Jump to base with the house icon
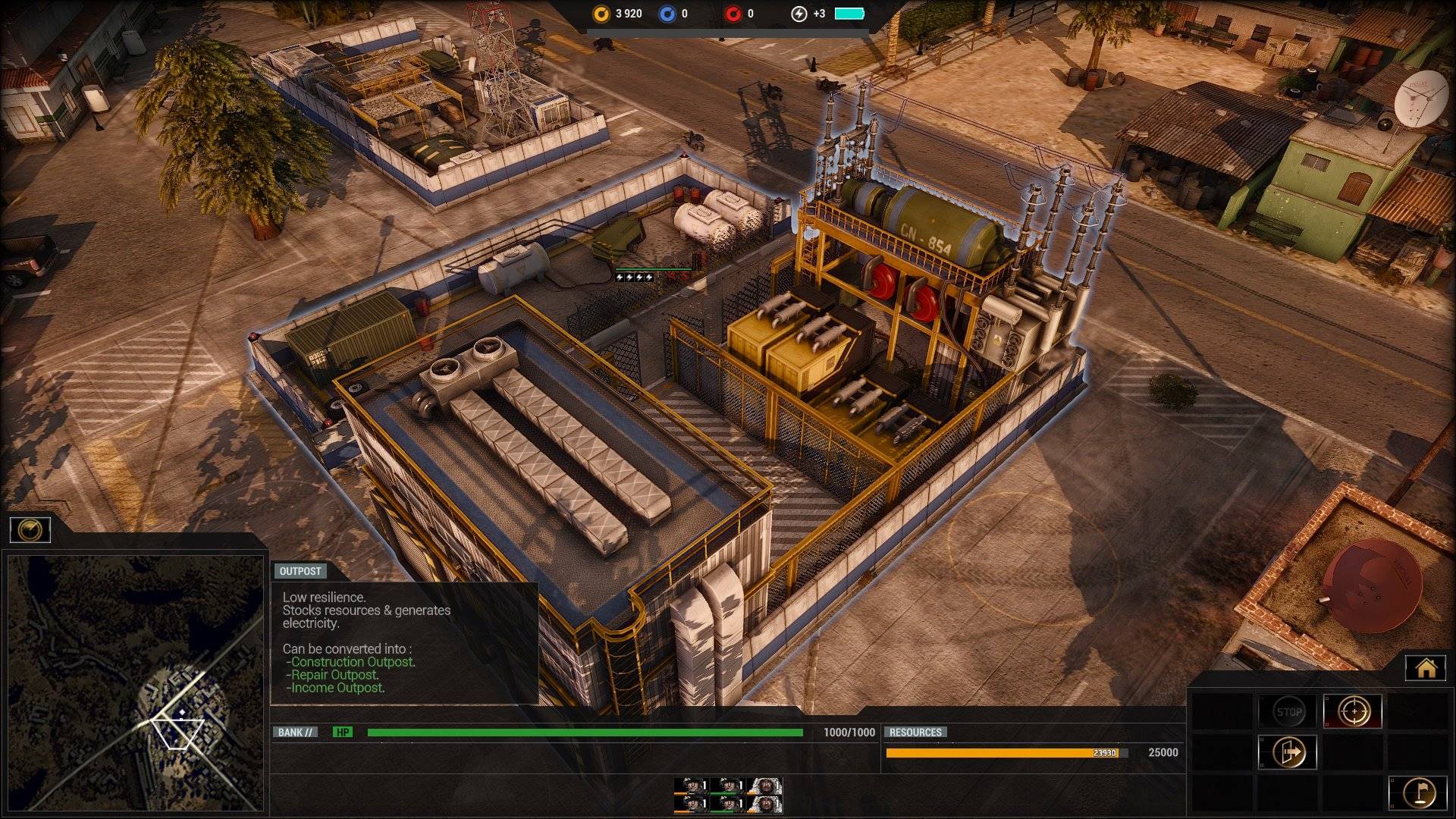Screen dimensions: 1456x819 click(1426, 668)
